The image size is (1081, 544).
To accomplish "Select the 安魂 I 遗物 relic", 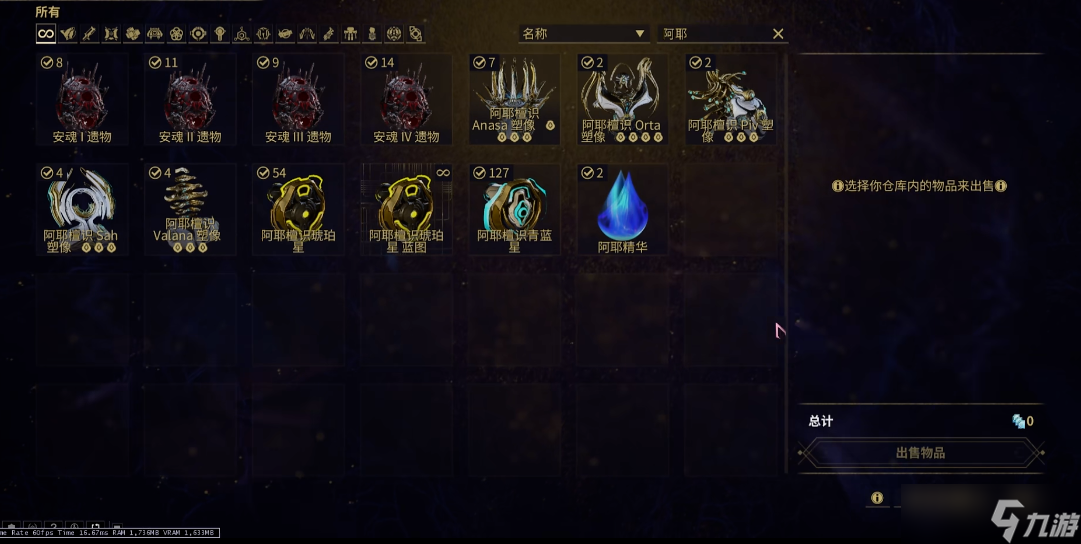I will click(x=82, y=100).
